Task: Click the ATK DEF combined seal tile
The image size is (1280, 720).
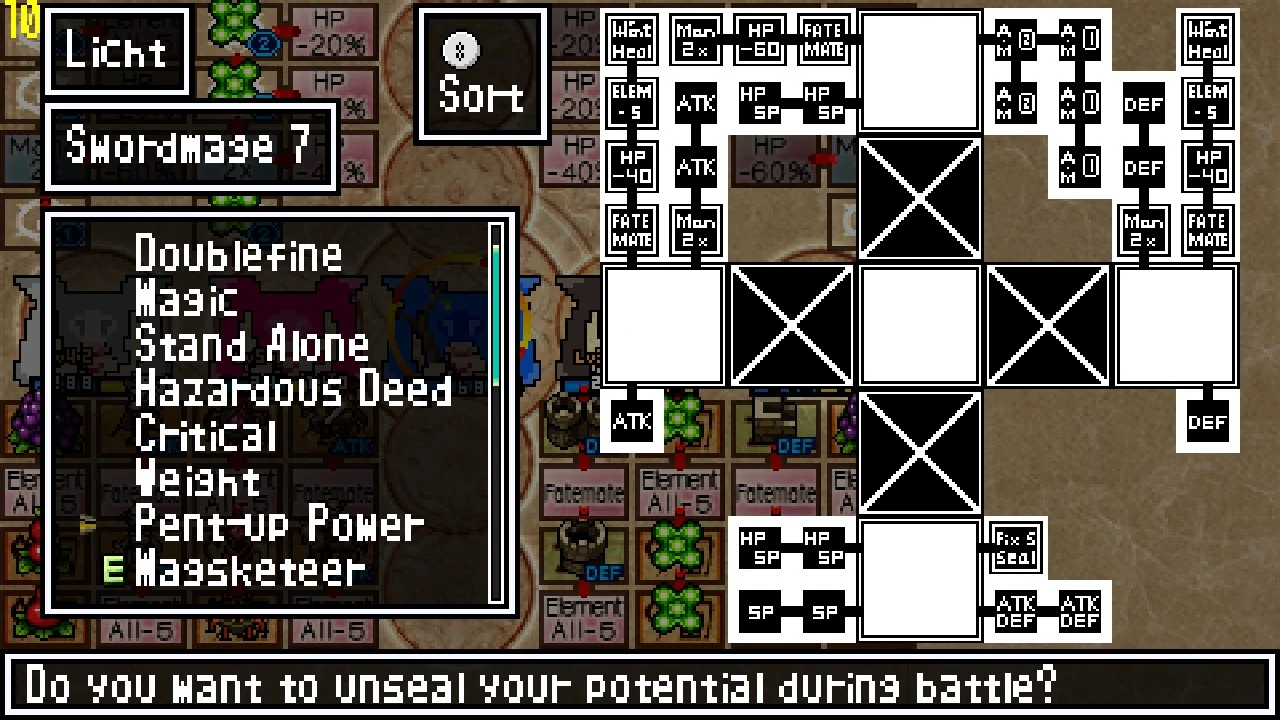Action: (1014, 610)
